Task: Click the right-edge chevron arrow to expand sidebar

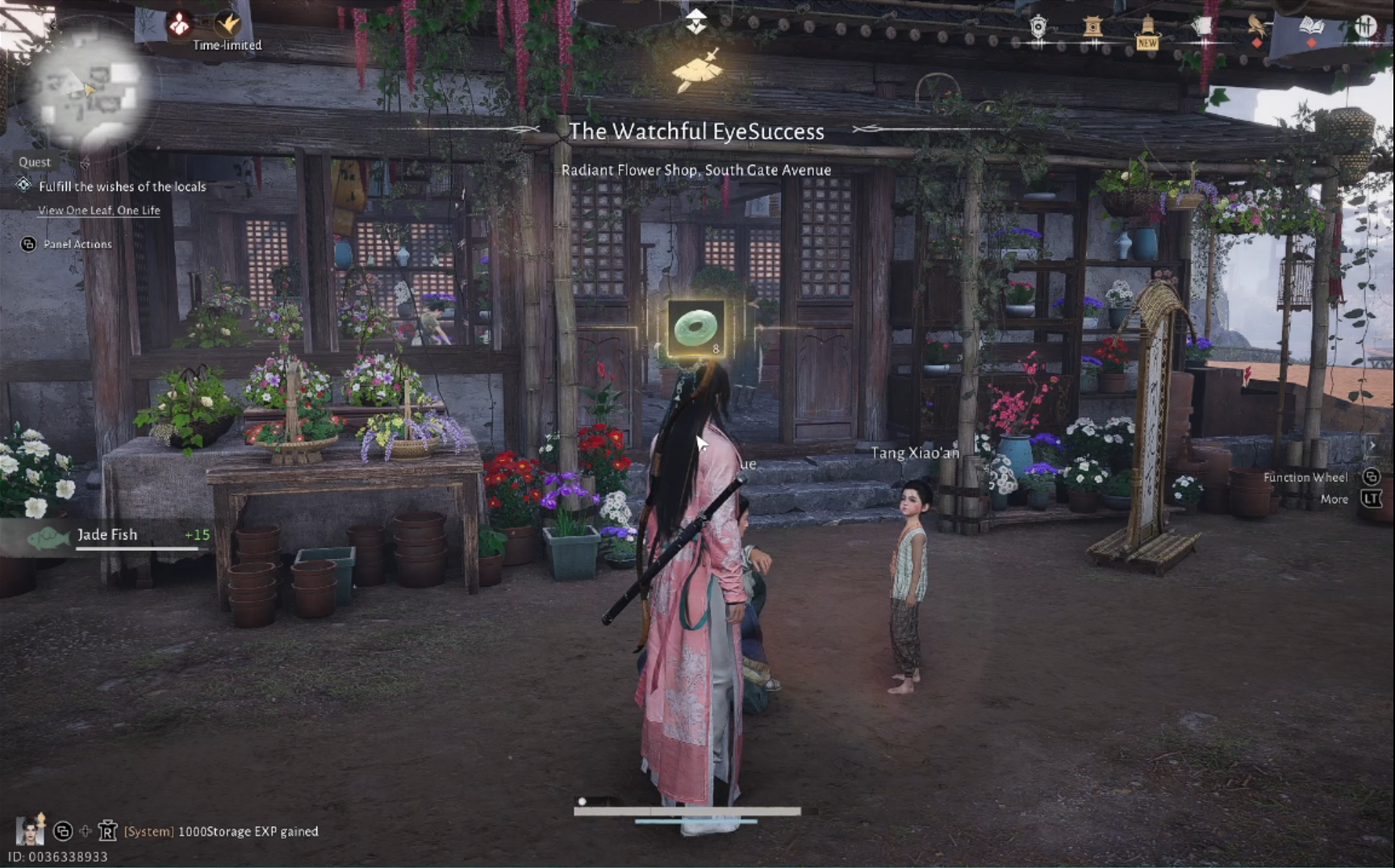Action: (x=1374, y=444)
